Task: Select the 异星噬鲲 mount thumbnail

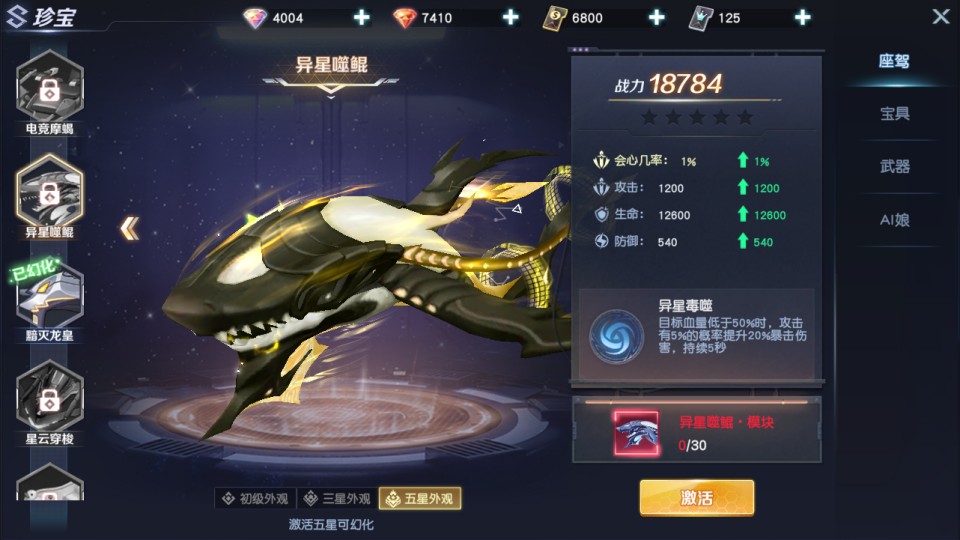Action: pos(50,191)
